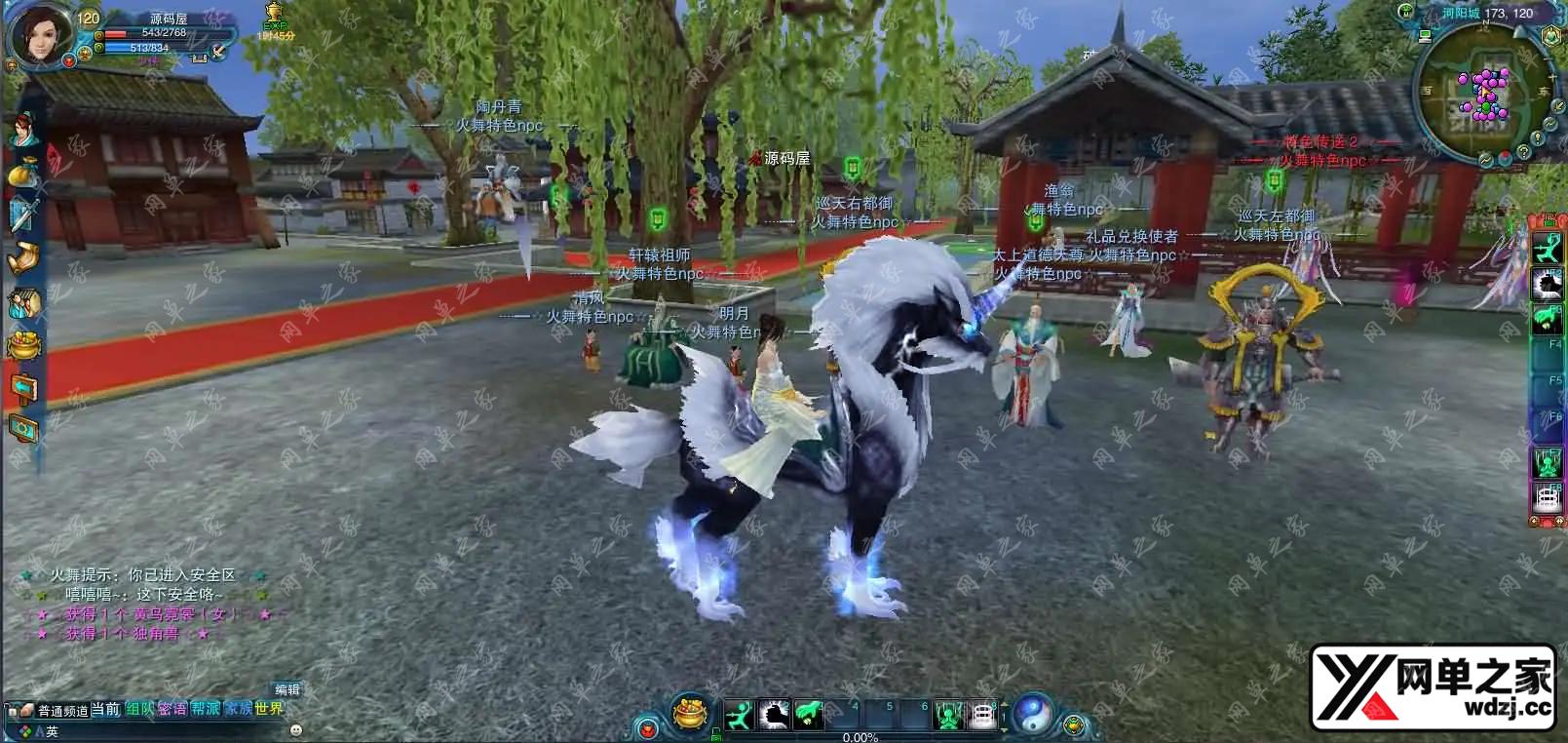This screenshot has height=743, width=1568.
Task: Open the money bag icon on left sidebar
Action: 23,174
